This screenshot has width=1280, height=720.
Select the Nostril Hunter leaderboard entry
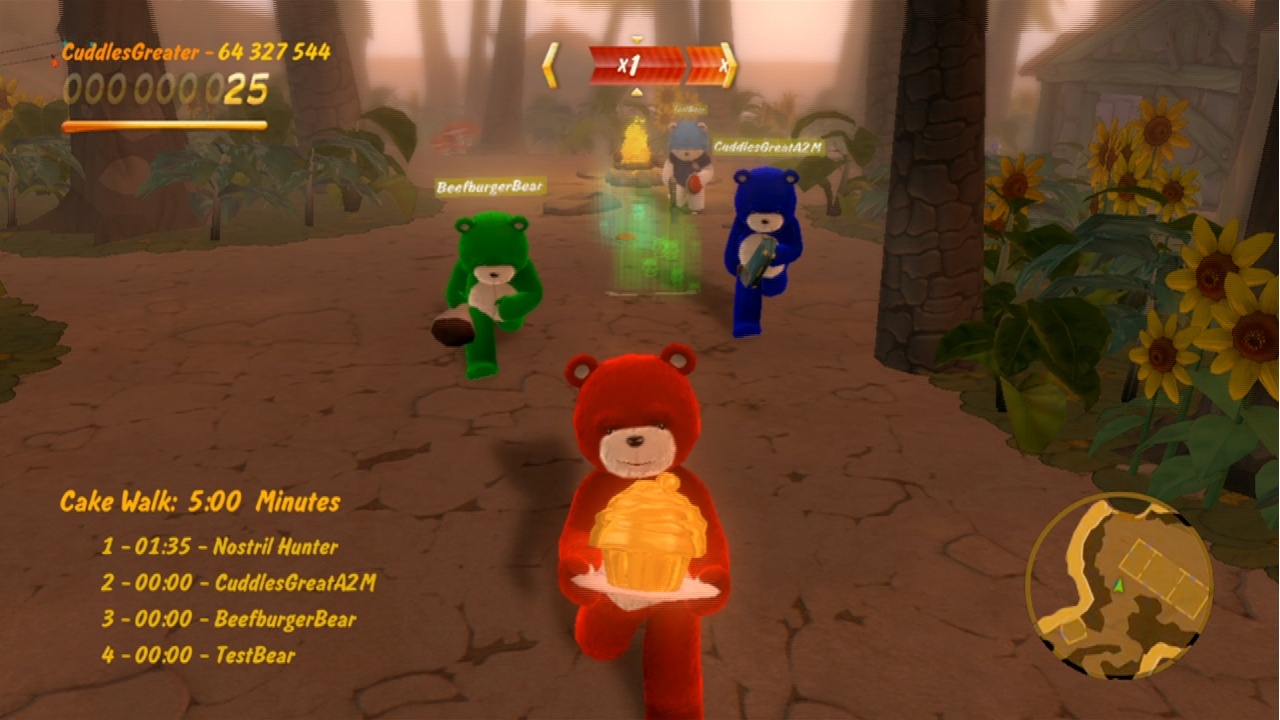click(x=222, y=547)
